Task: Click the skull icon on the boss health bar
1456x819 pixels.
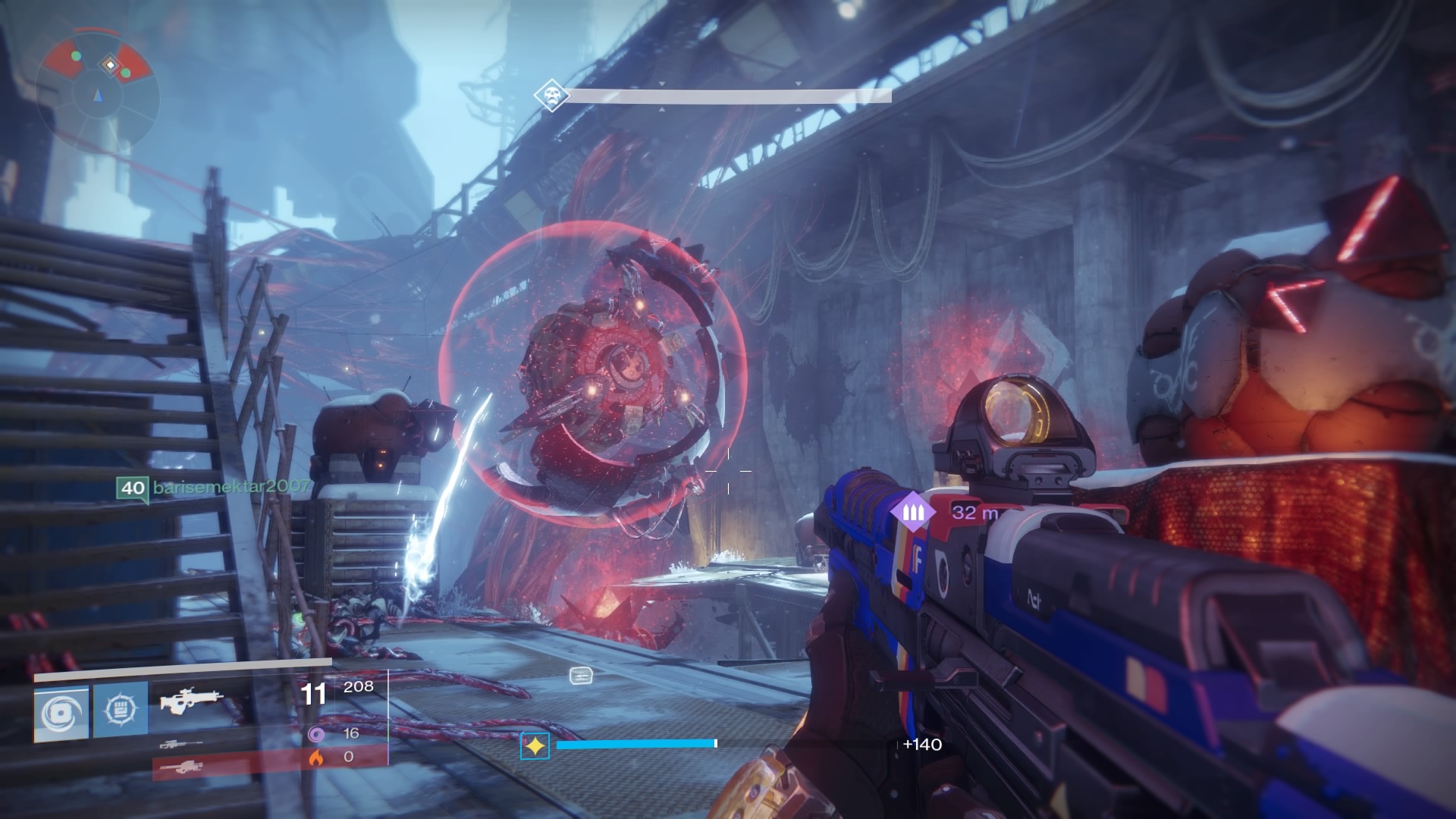Action: 551,93
